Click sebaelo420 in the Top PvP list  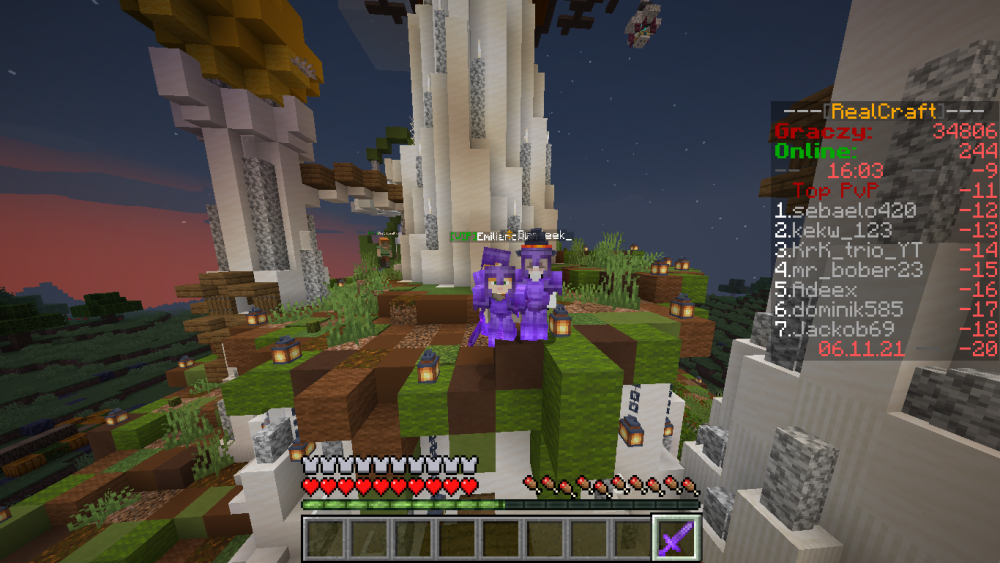point(838,211)
